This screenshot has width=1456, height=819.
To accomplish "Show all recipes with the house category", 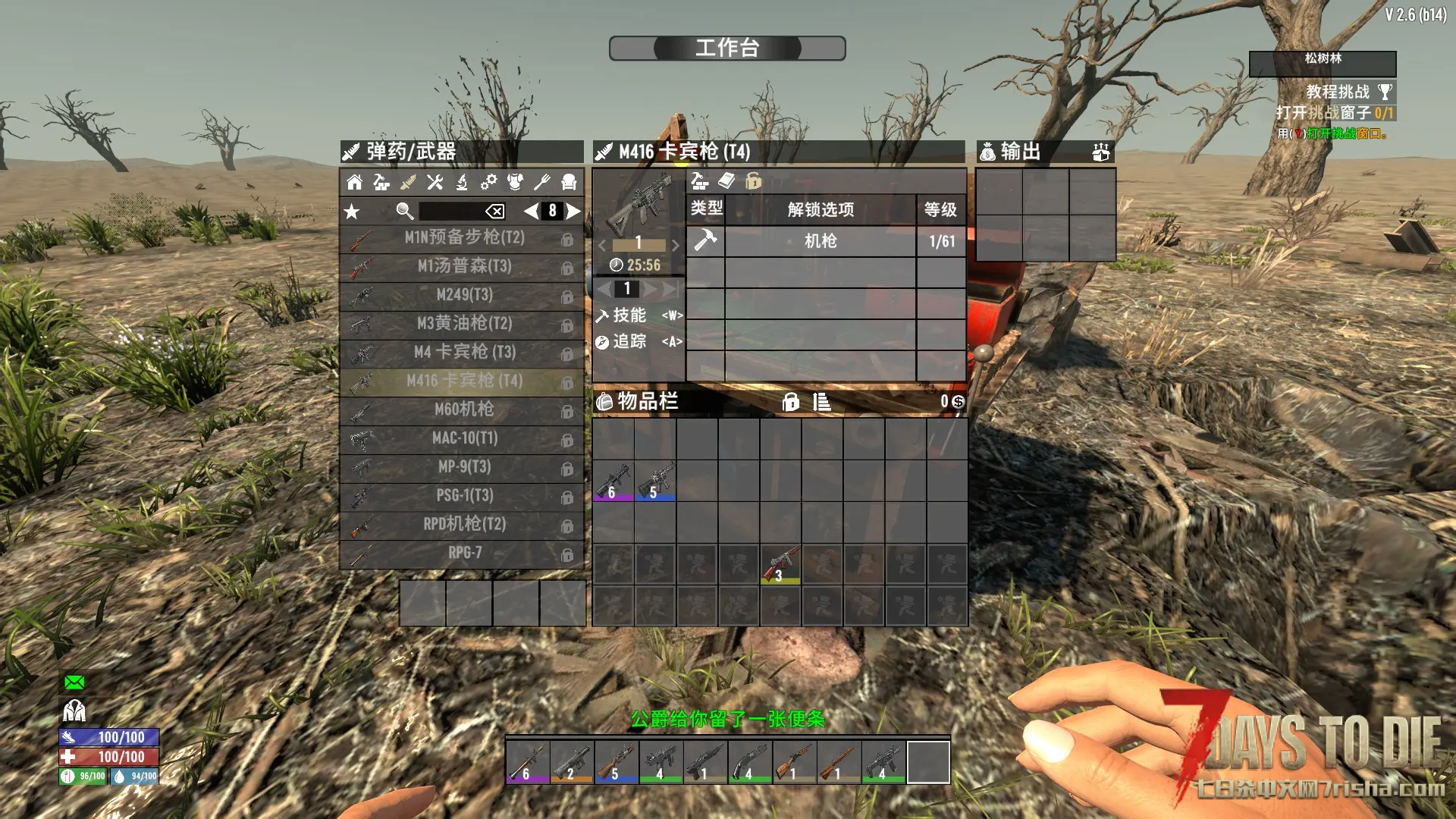I will pos(354,182).
